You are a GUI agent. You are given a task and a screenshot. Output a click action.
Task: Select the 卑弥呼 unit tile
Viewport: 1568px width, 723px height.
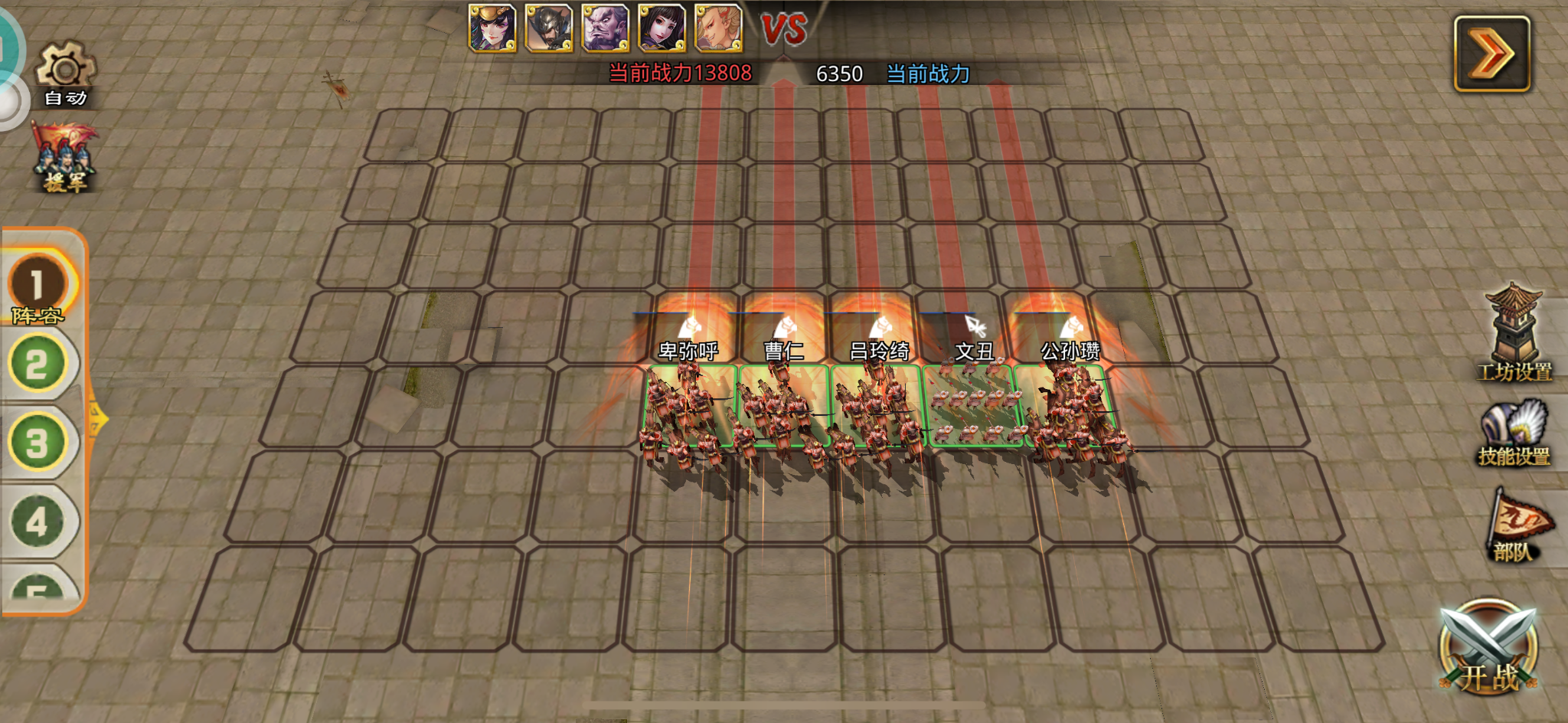coord(688,407)
